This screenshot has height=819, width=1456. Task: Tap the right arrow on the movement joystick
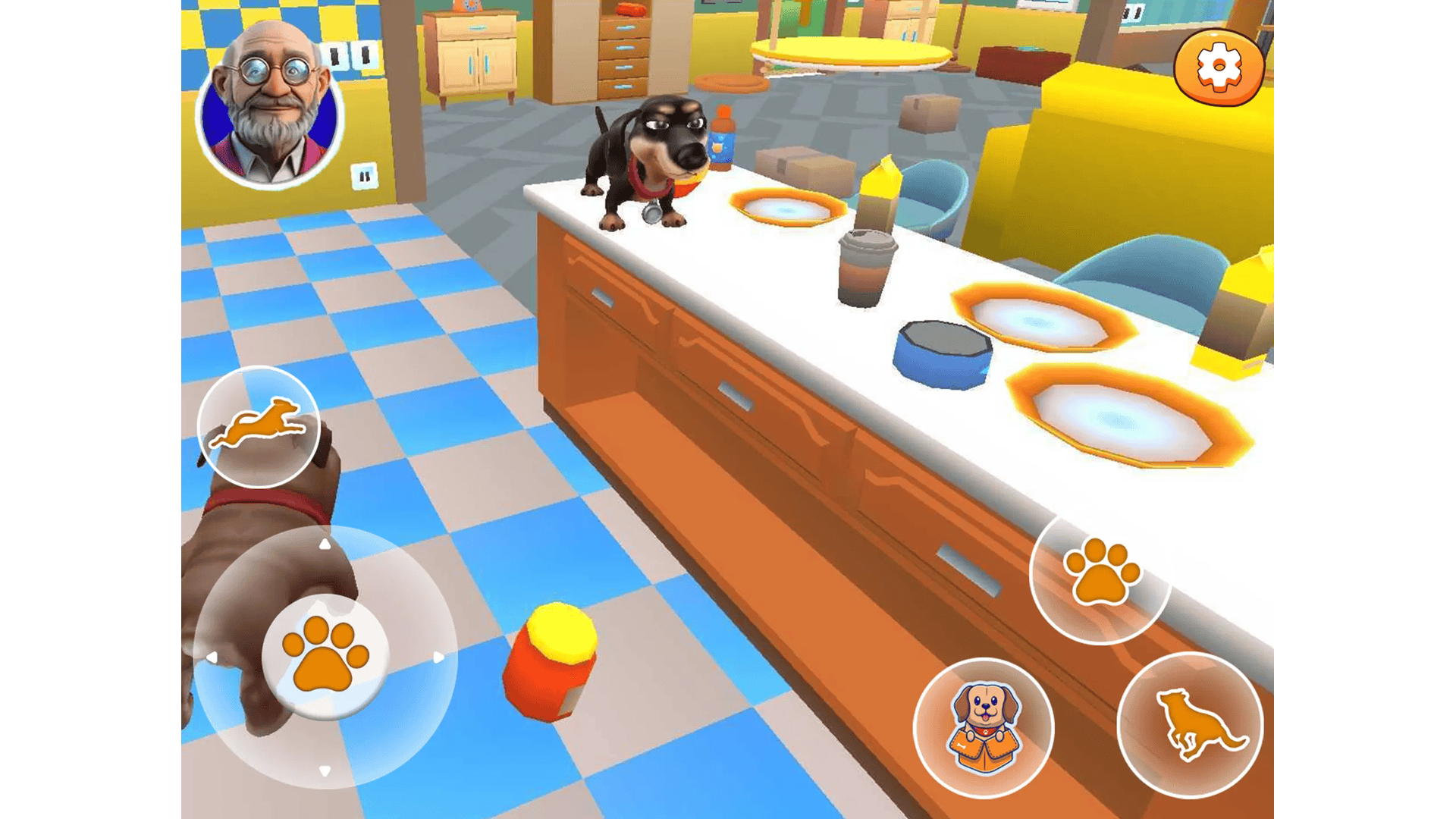click(x=438, y=658)
